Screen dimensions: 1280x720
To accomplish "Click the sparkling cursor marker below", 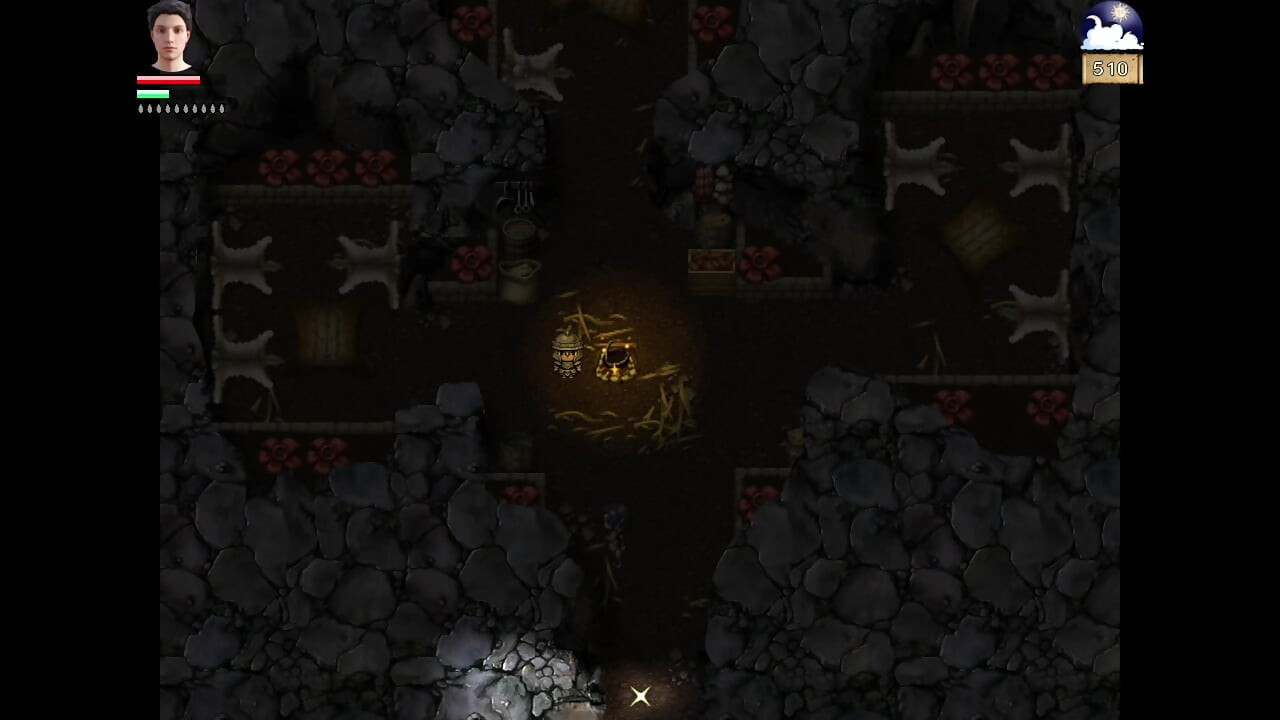I will pyautogui.click(x=640, y=695).
